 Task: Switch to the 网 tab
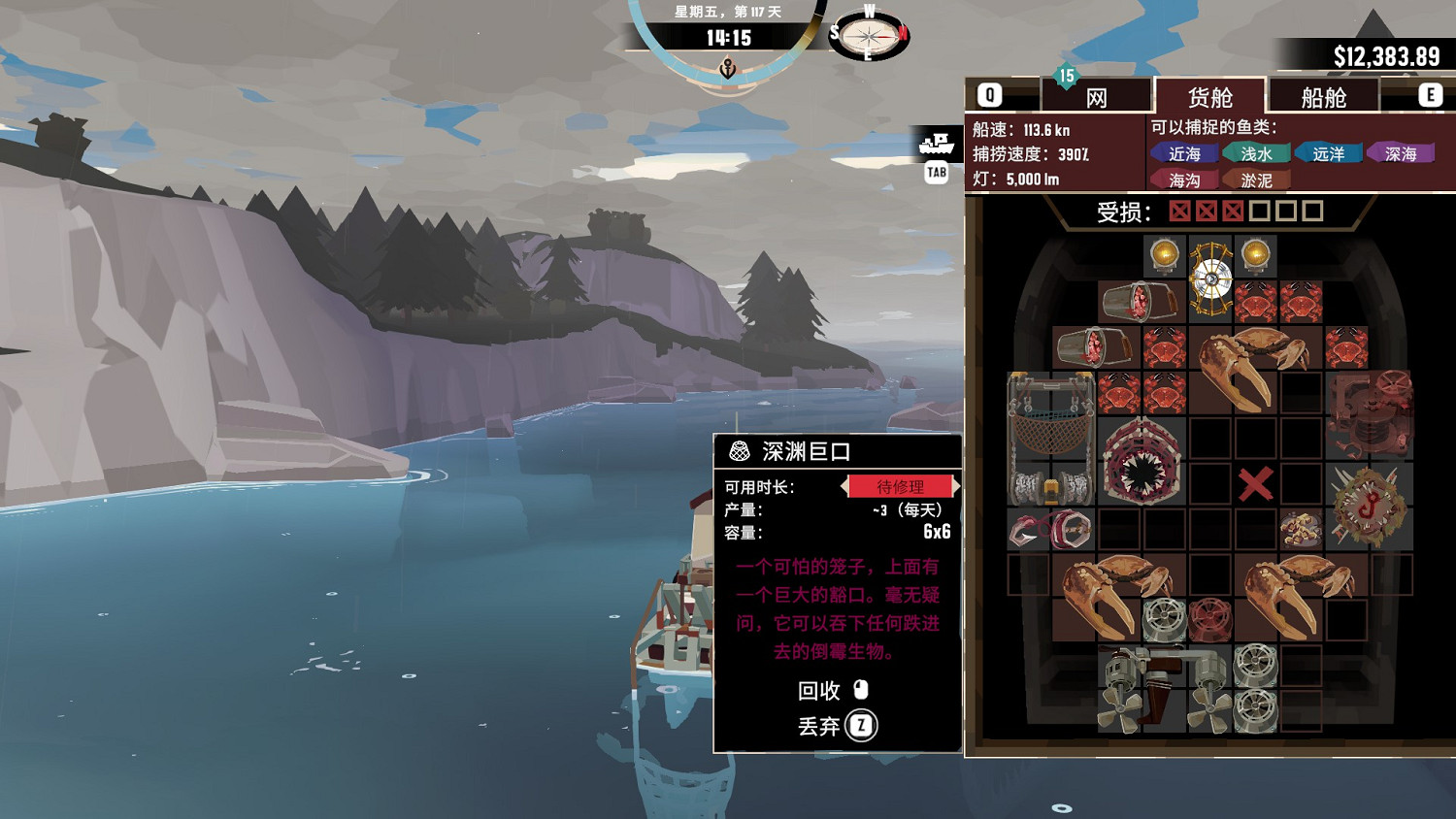[1097, 94]
